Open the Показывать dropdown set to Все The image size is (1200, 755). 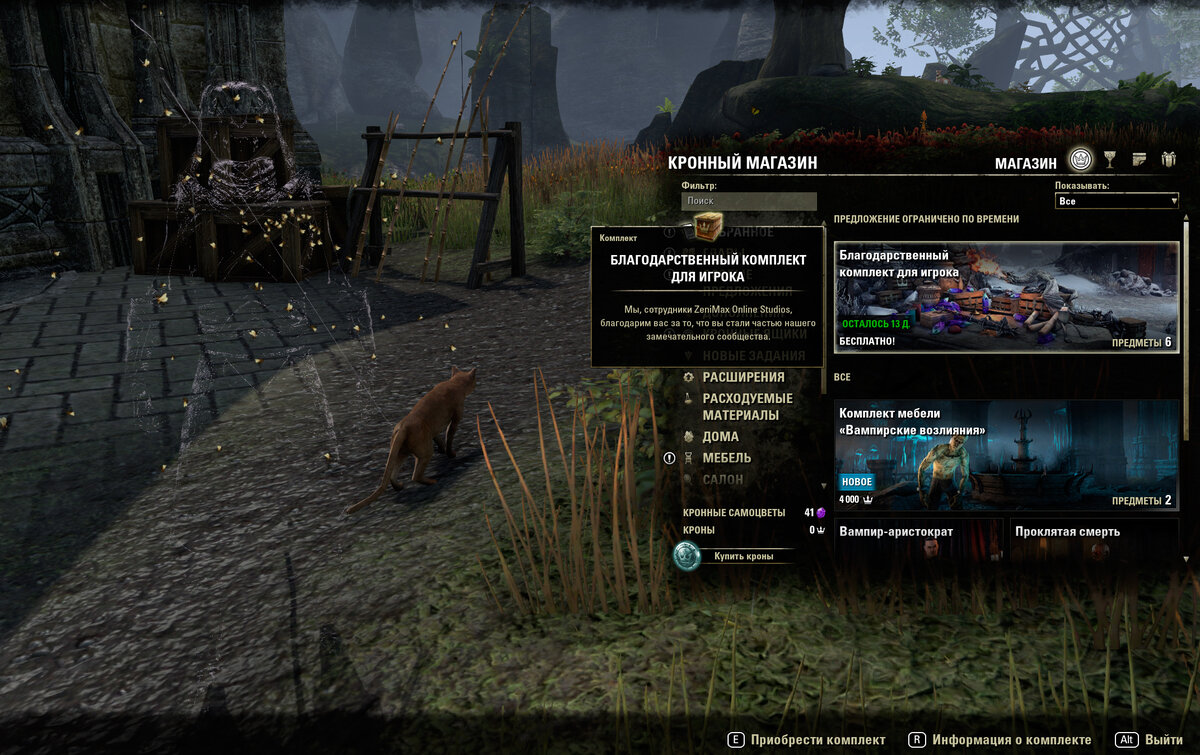(x=1117, y=201)
